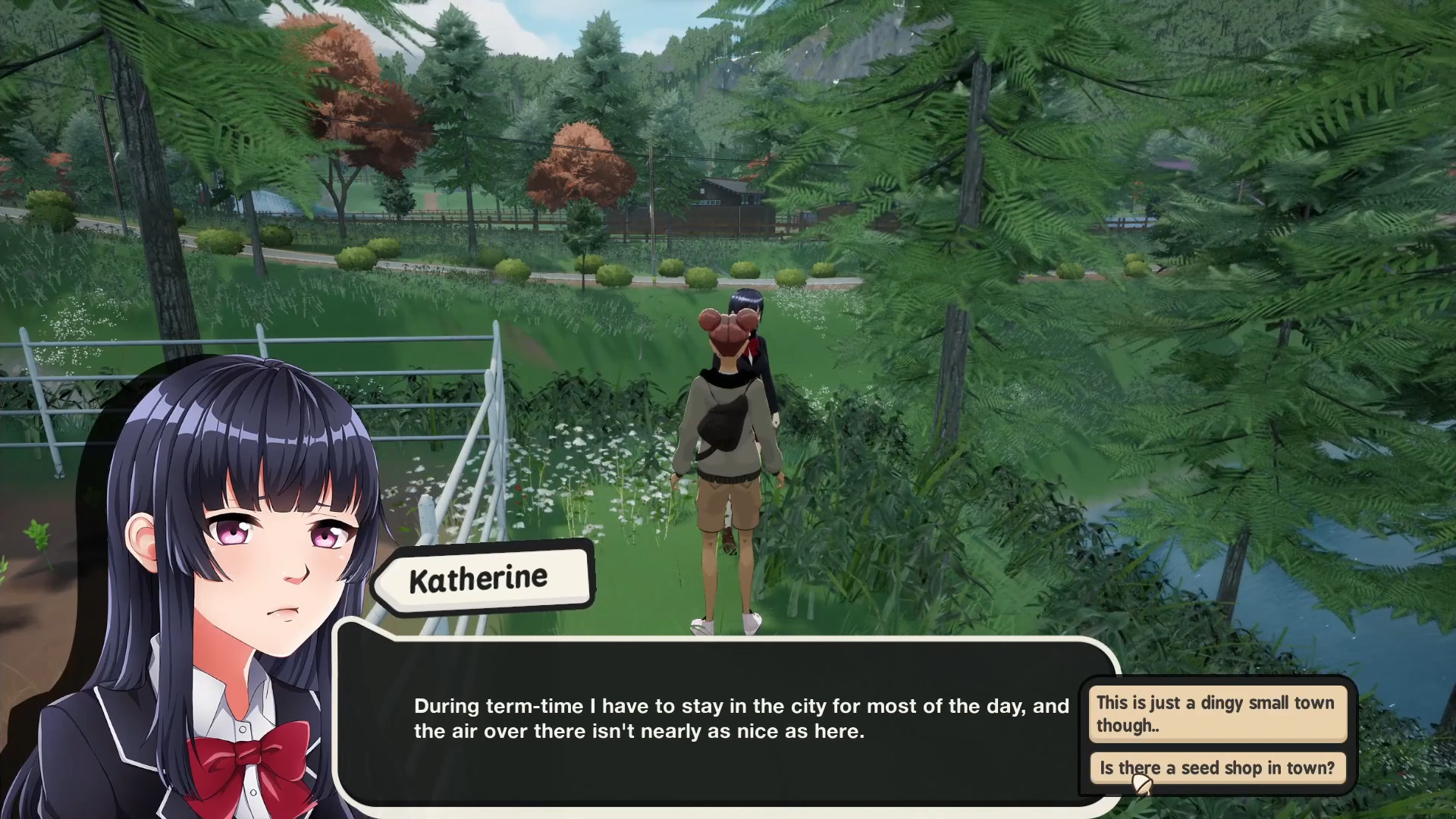The height and width of the screenshot is (819, 1456).
Task: Select "Is there a seed shop in town?" reply
Action: tap(1217, 767)
